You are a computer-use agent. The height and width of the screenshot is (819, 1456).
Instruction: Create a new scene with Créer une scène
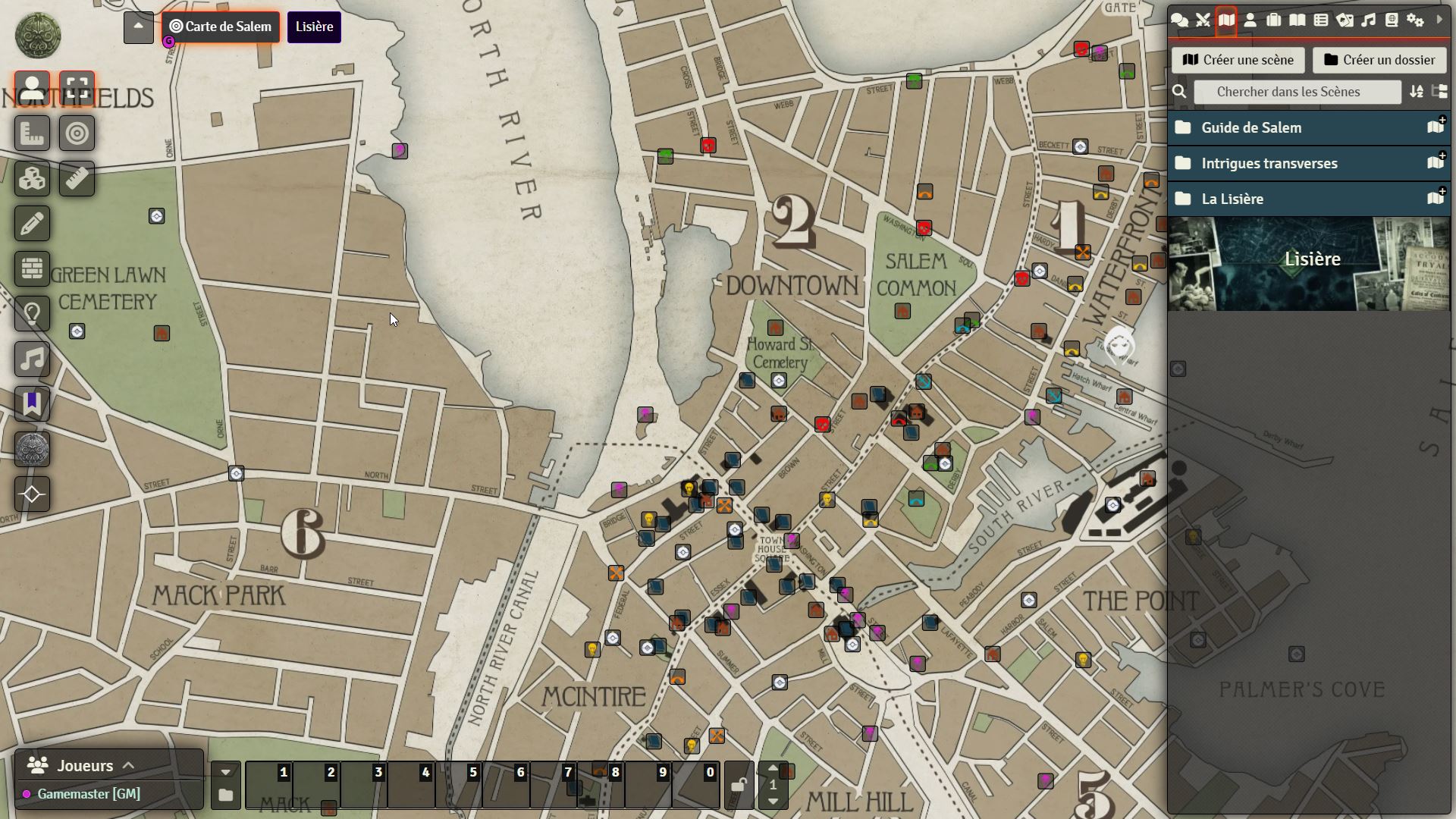1238,60
